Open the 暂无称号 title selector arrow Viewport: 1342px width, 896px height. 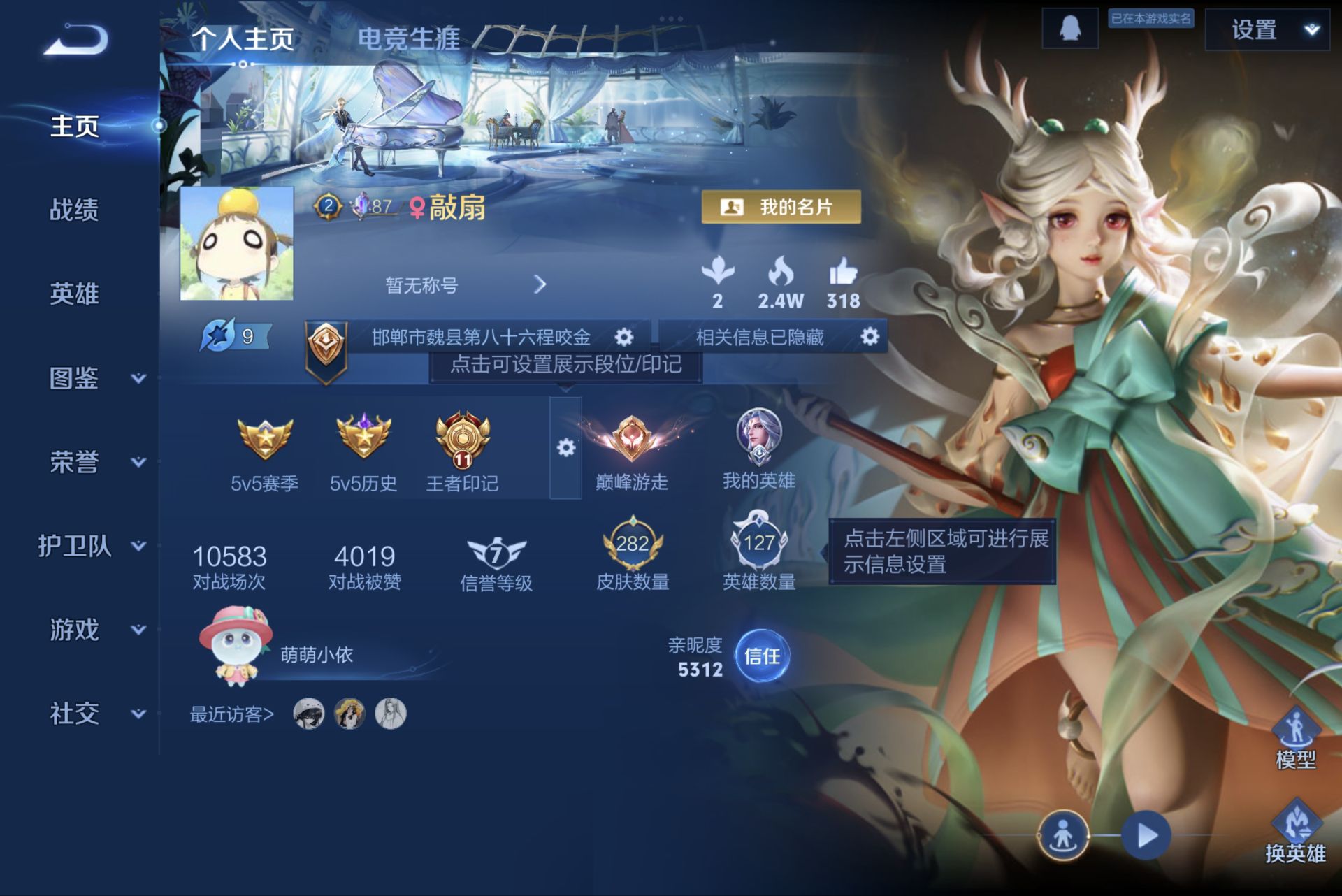(x=538, y=285)
